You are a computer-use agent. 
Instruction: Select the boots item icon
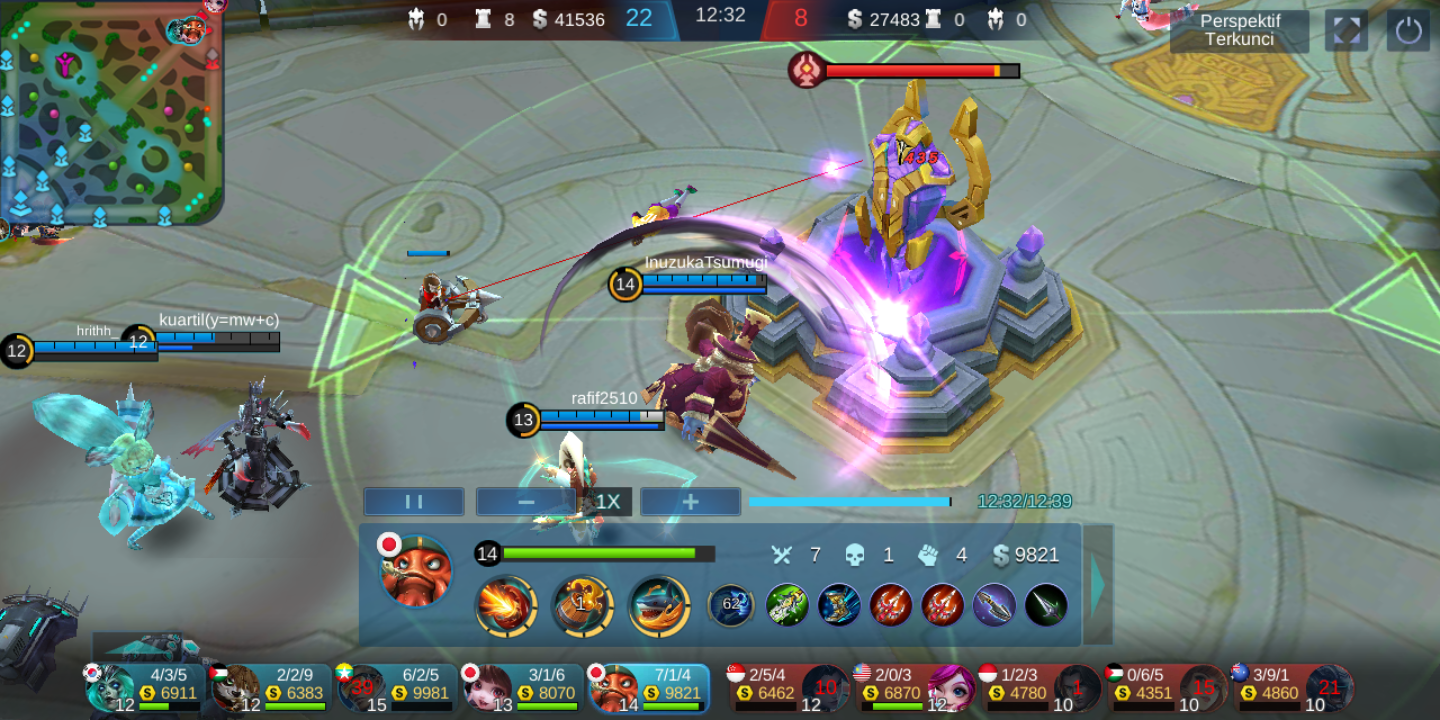839,603
